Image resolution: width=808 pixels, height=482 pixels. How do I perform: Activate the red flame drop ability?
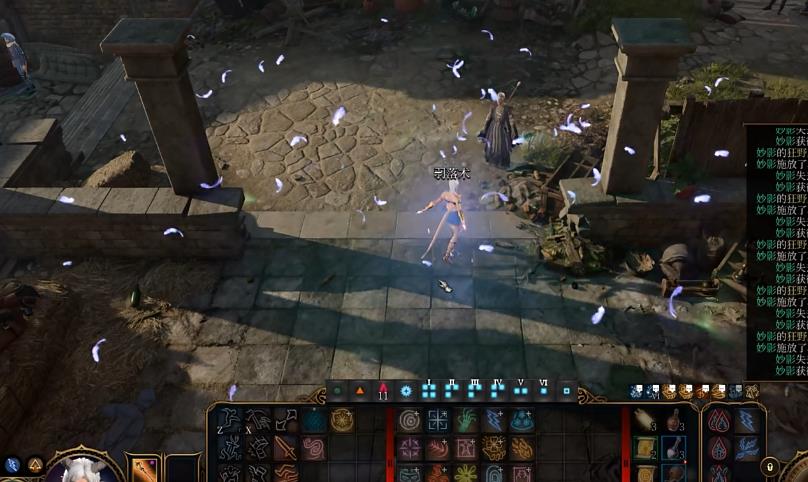(x=718, y=420)
